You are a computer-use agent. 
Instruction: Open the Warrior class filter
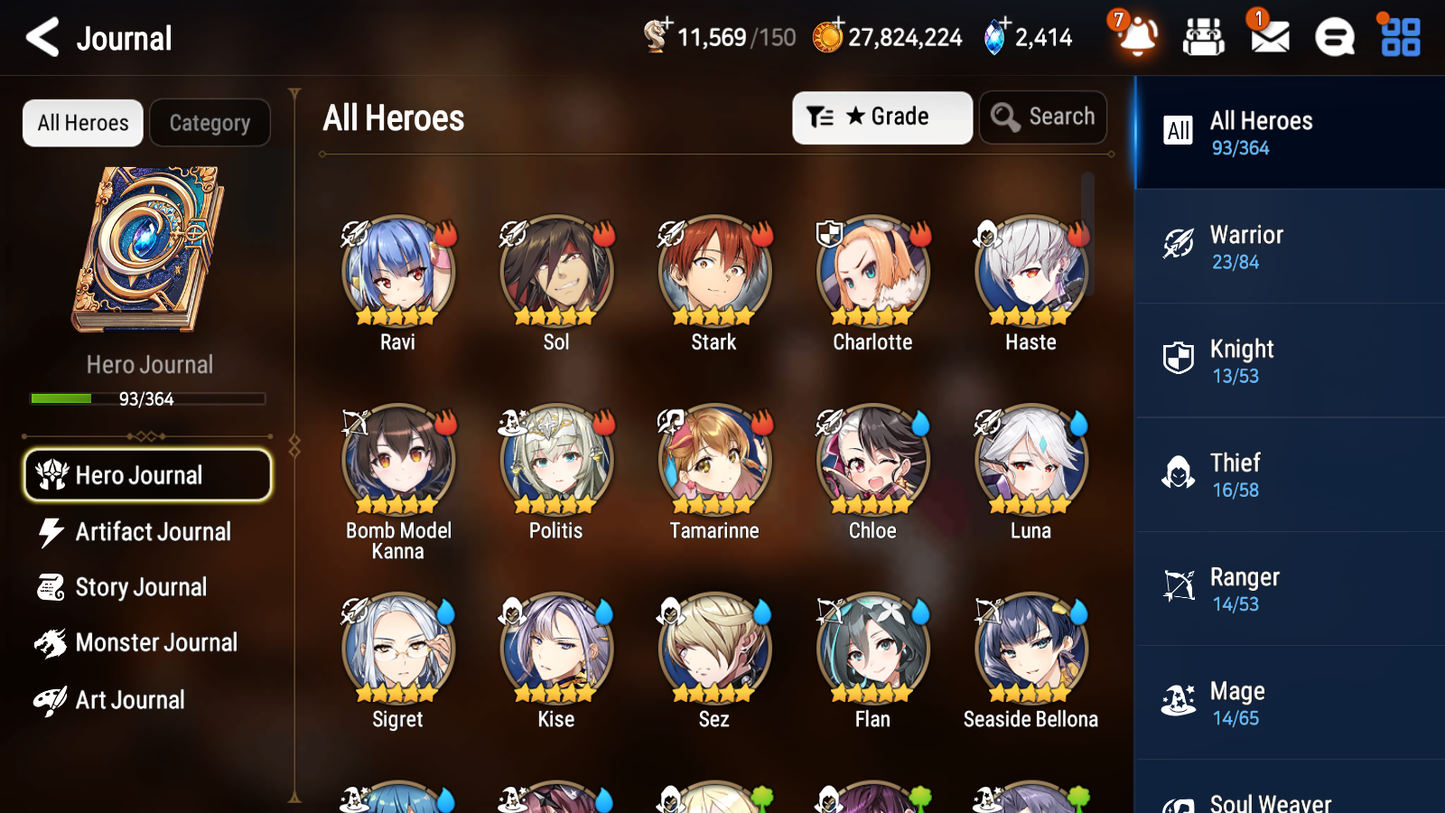1289,246
